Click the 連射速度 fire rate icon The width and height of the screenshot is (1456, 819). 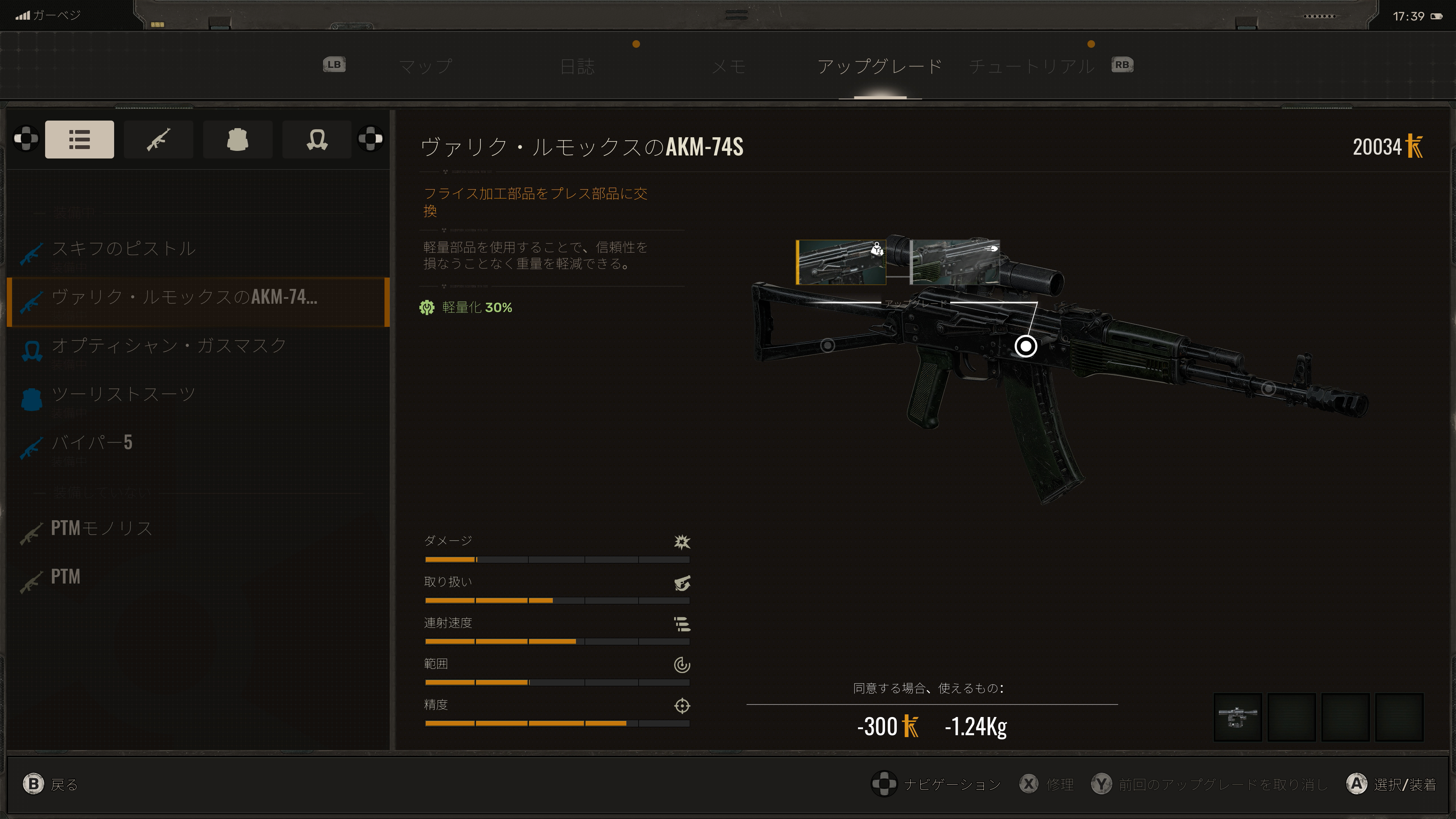tap(682, 624)
